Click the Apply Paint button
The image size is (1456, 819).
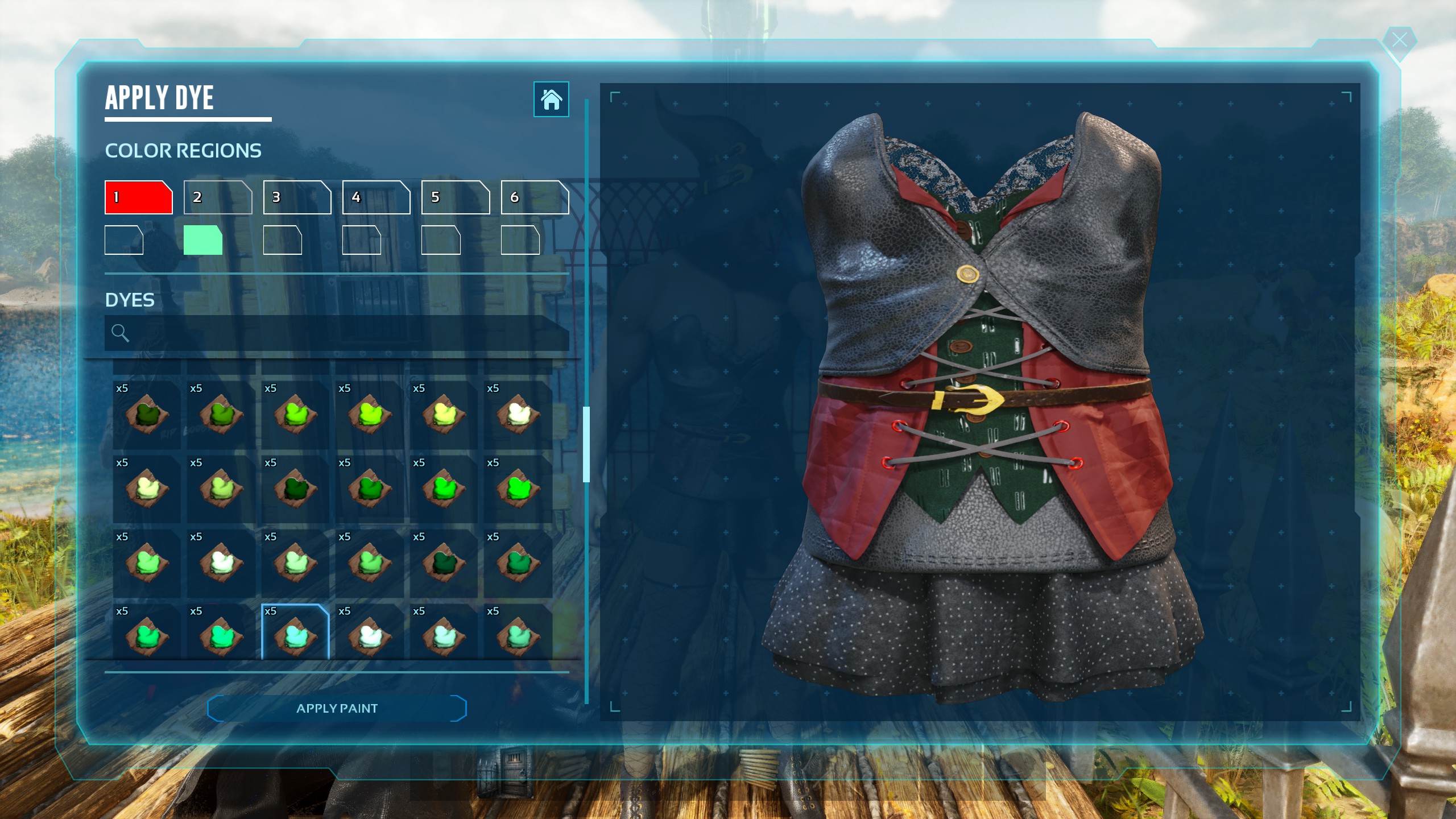click(337, 708)
